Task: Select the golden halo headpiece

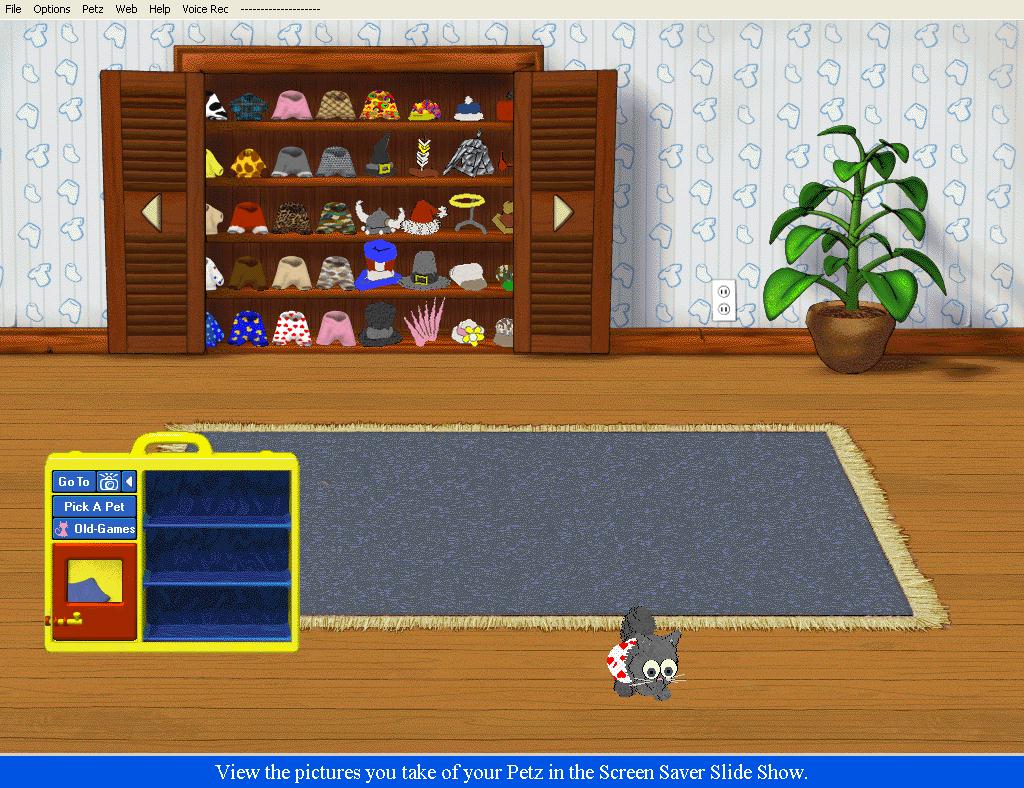Action: [466, 208]
